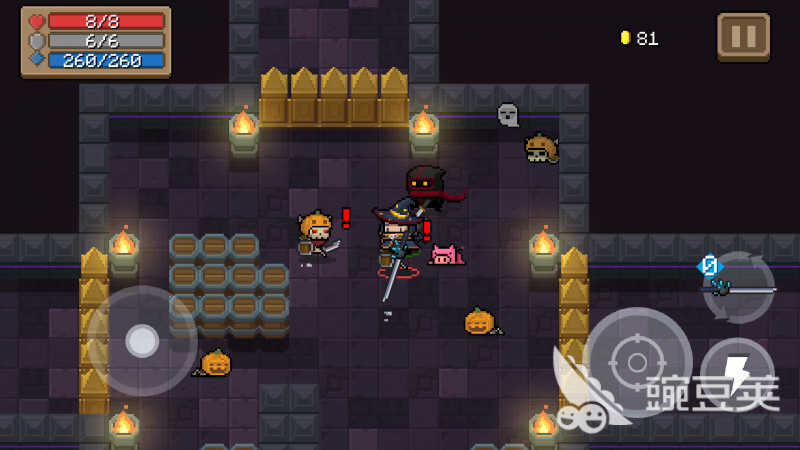This screenshot has width=800, height=450.
Task: Tap the crosshair attack button
Action: 637,361
